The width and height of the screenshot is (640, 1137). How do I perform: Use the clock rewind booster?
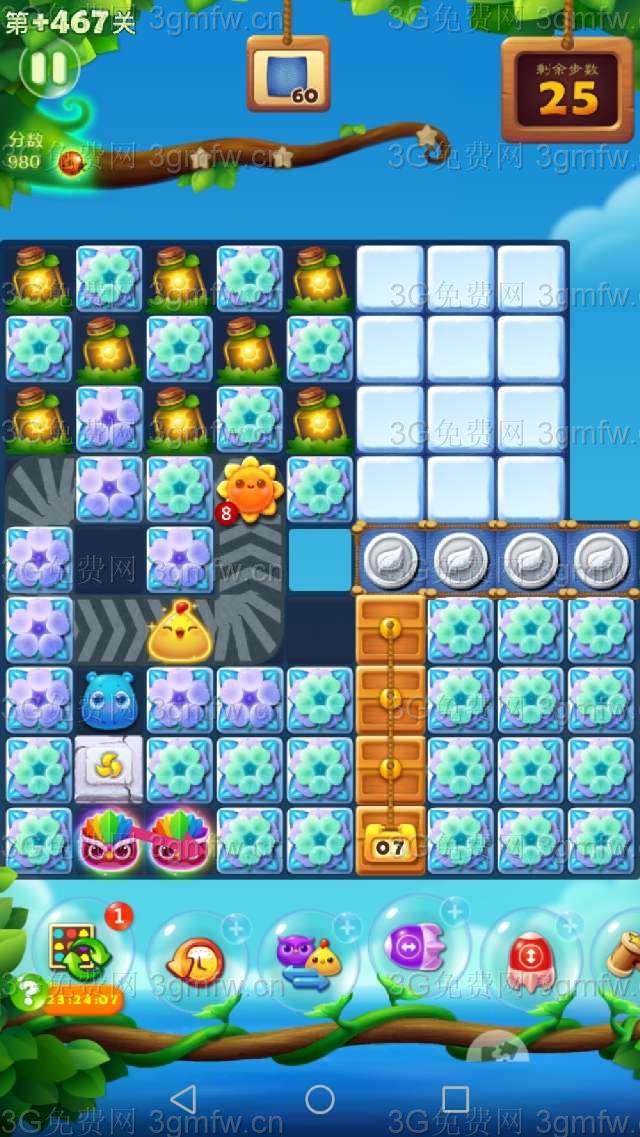(x=195, y=961)
